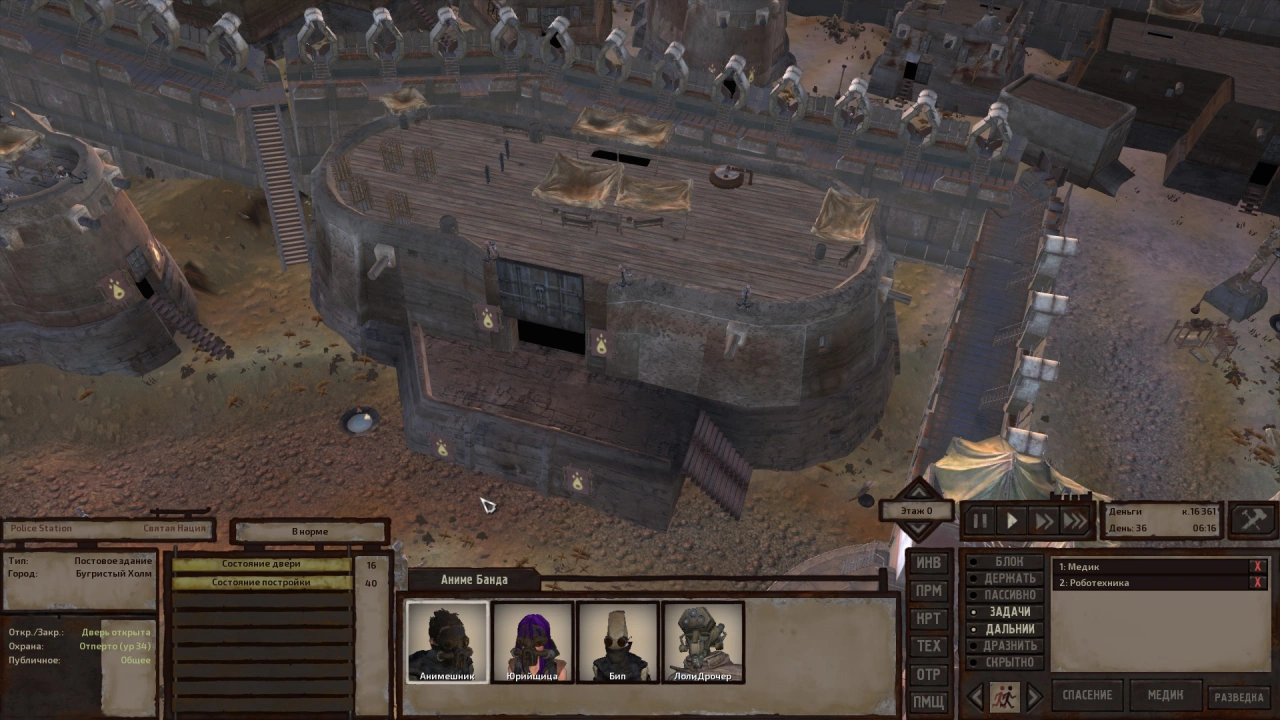This screenshot has width=1280, height=720.
Task: Select the Бип character portrait
Action: click(617, 642)
